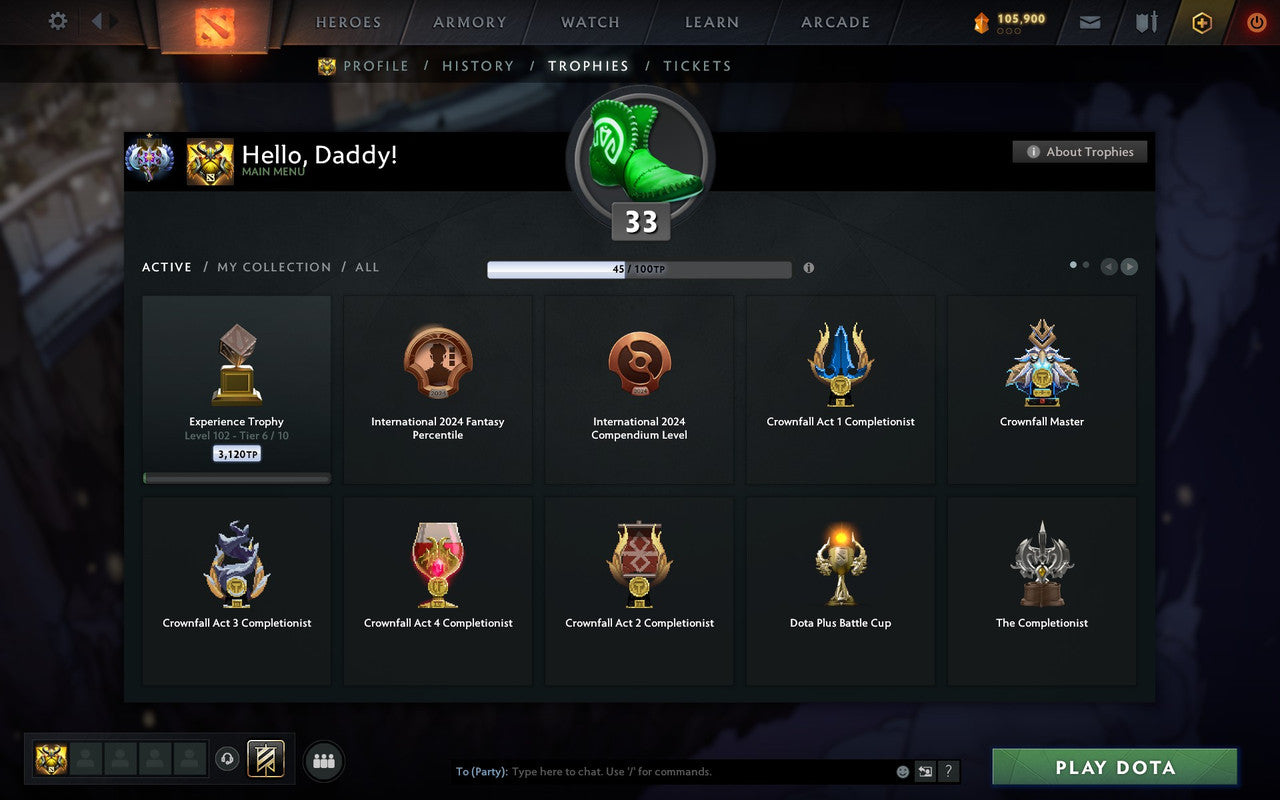Viewport: 1280px width, 800px height.
Task: Open the party finder group icon
Action: click(x=324, y=760)
